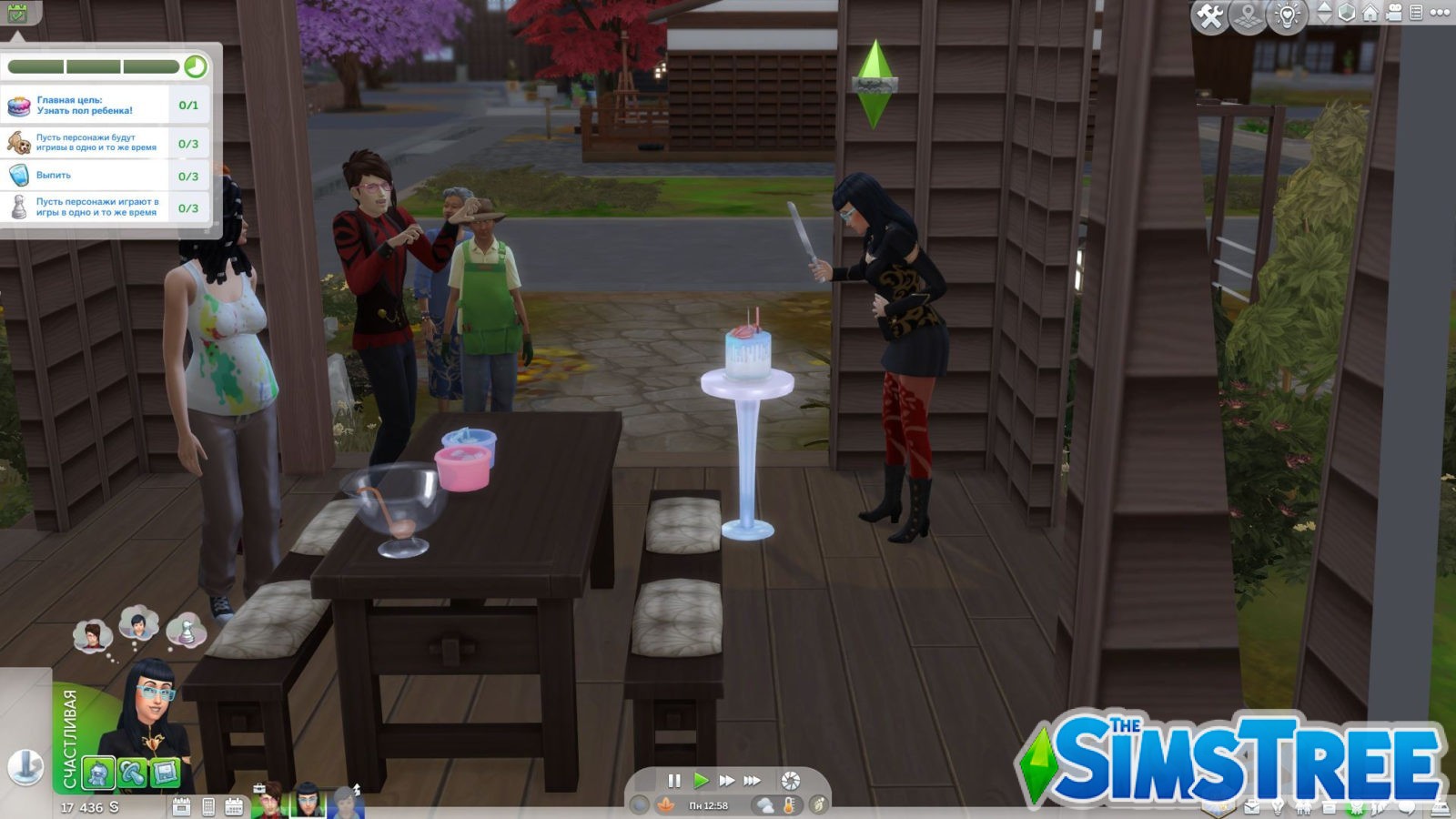This screenshot has height=819, width=1456.
Task: Switch to the pacifier tab above the Sim portrait
Action: (x=133, y=773)
